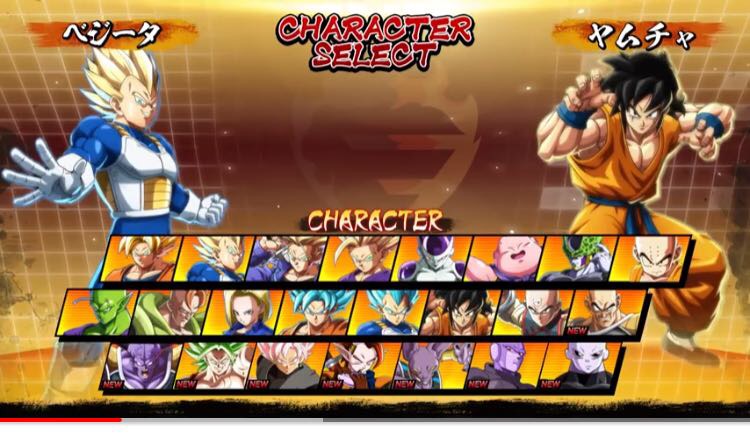Select the teen Gohan portrait
This screenshot has width=750, height=436.
tap(358, 258)
